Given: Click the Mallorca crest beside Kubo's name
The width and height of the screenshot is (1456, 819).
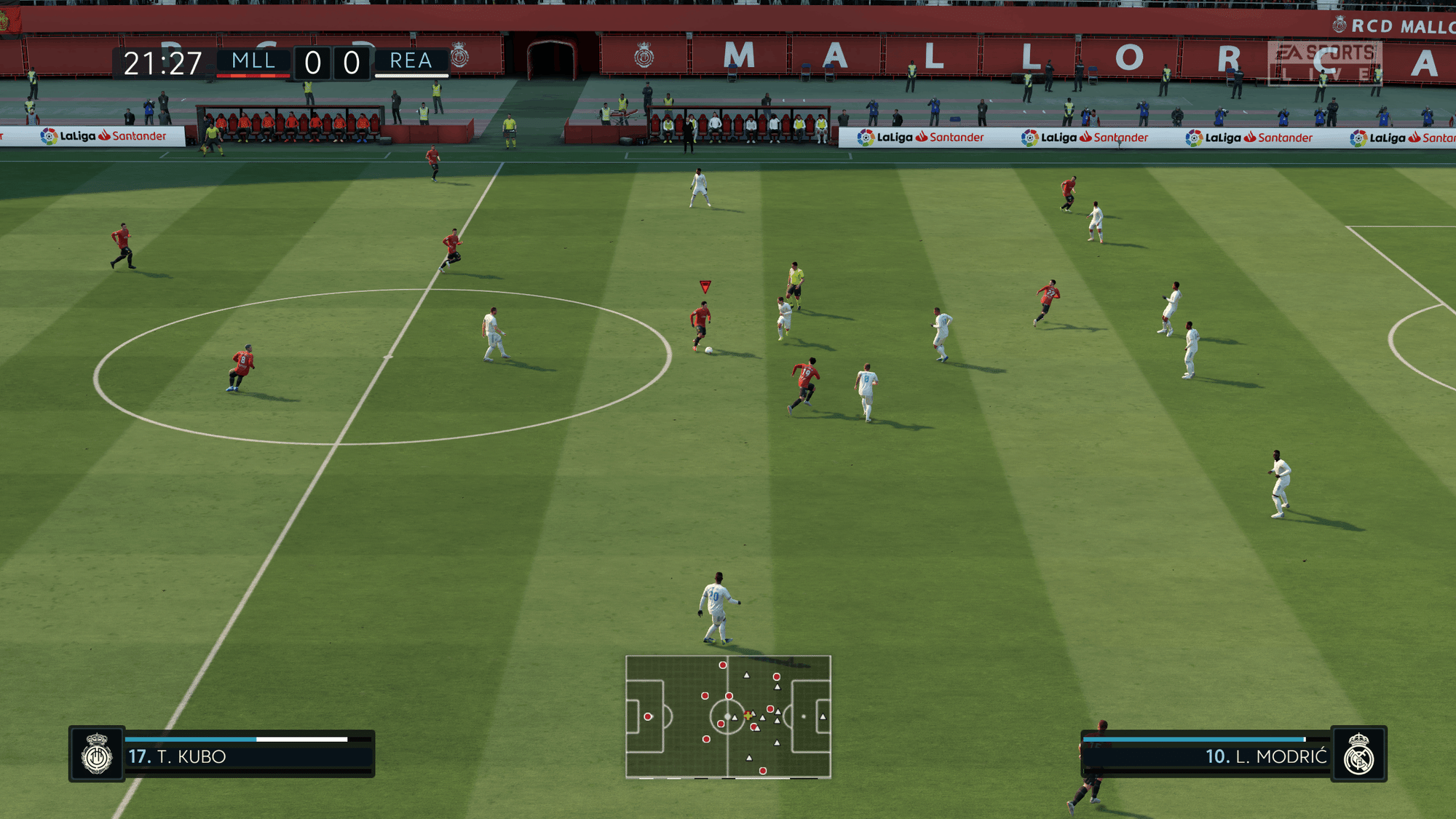Looking at the screenshot, I should (97, 754).
